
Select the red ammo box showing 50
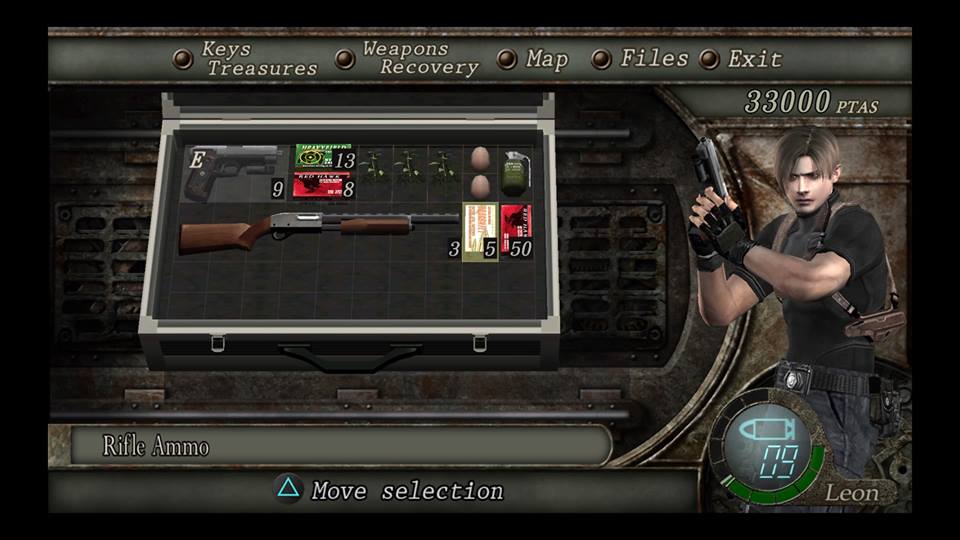tap(516, 232)
